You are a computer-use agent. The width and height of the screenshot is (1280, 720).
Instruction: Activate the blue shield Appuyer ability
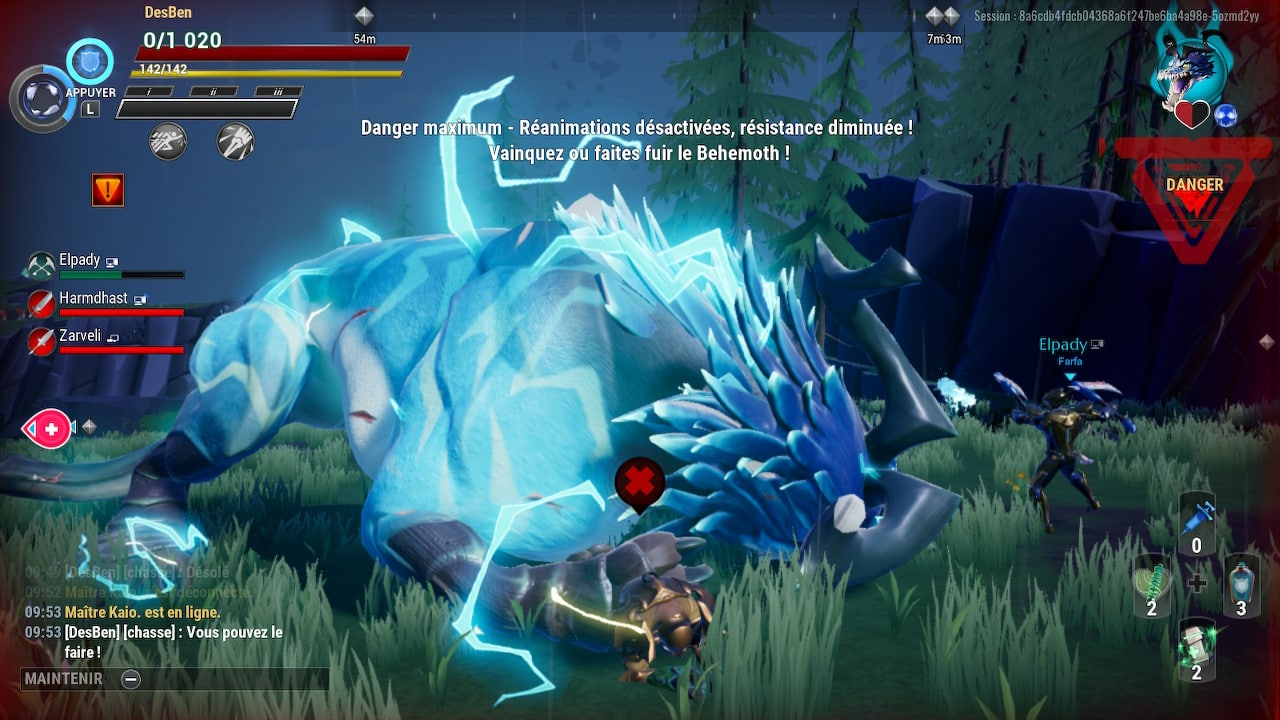(90, 62)
